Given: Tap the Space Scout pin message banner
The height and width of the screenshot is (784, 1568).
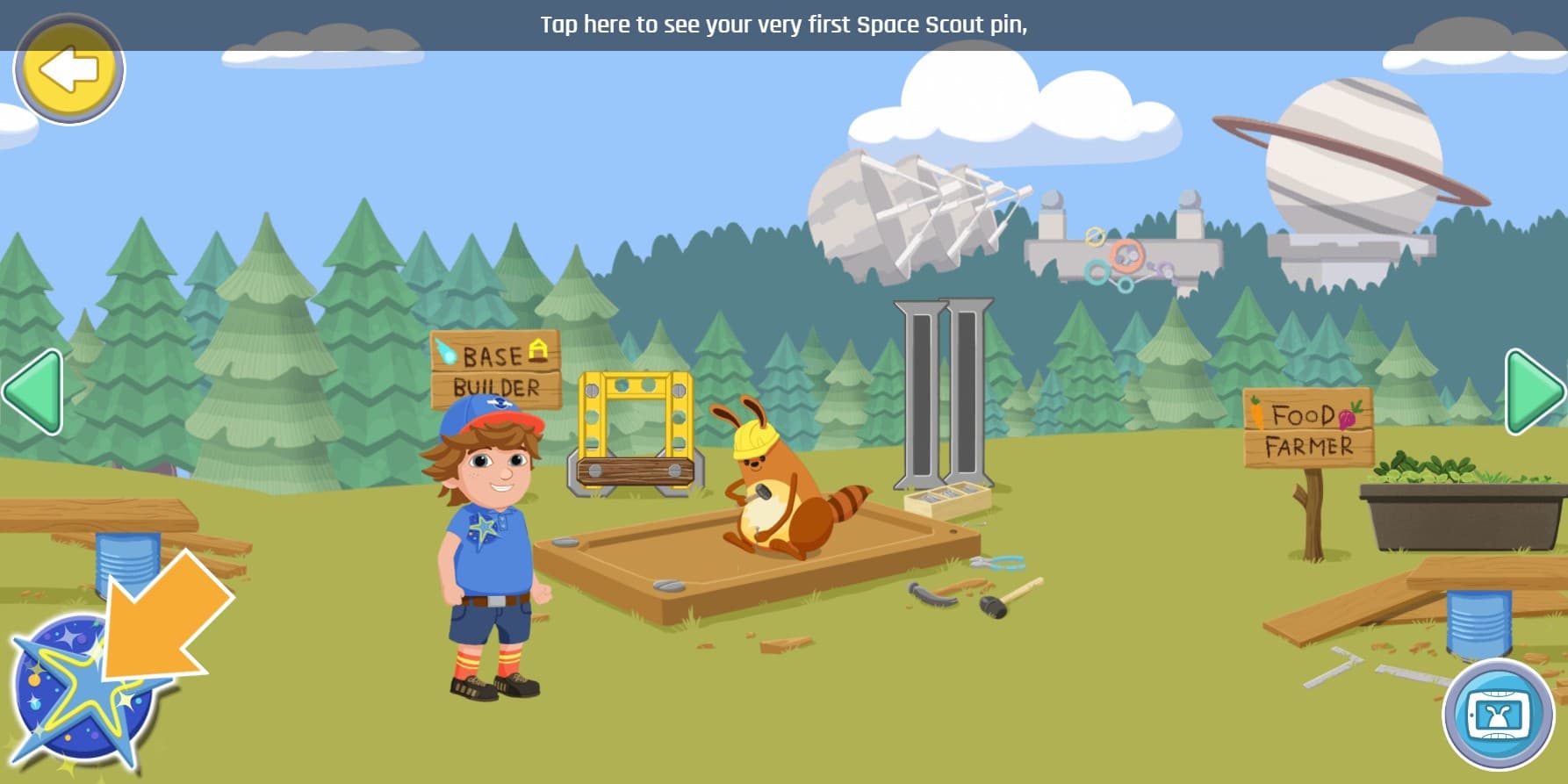Looking at the screenshot, I should [x=784, y=24].
